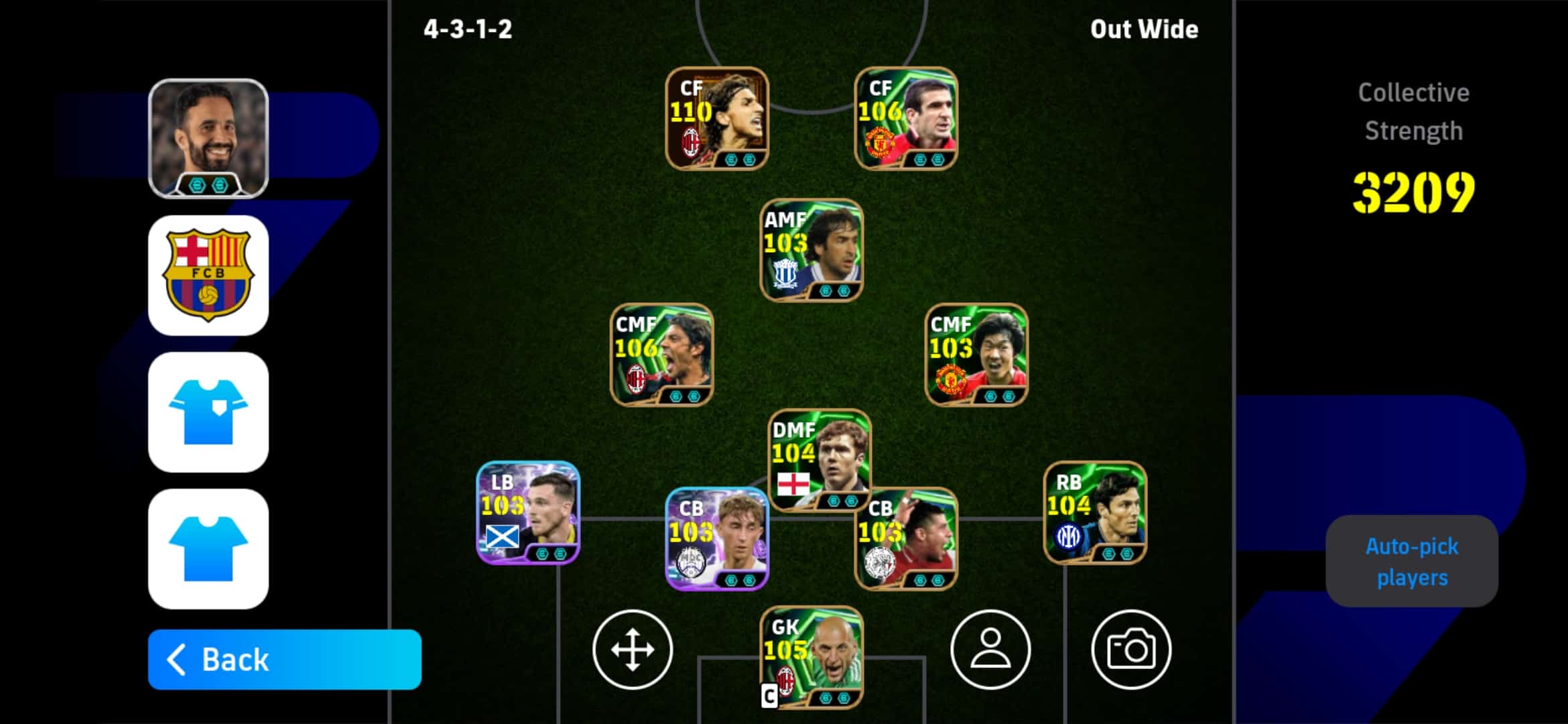Select the CMF 106 AC Milan card

[x=662, y=355]
